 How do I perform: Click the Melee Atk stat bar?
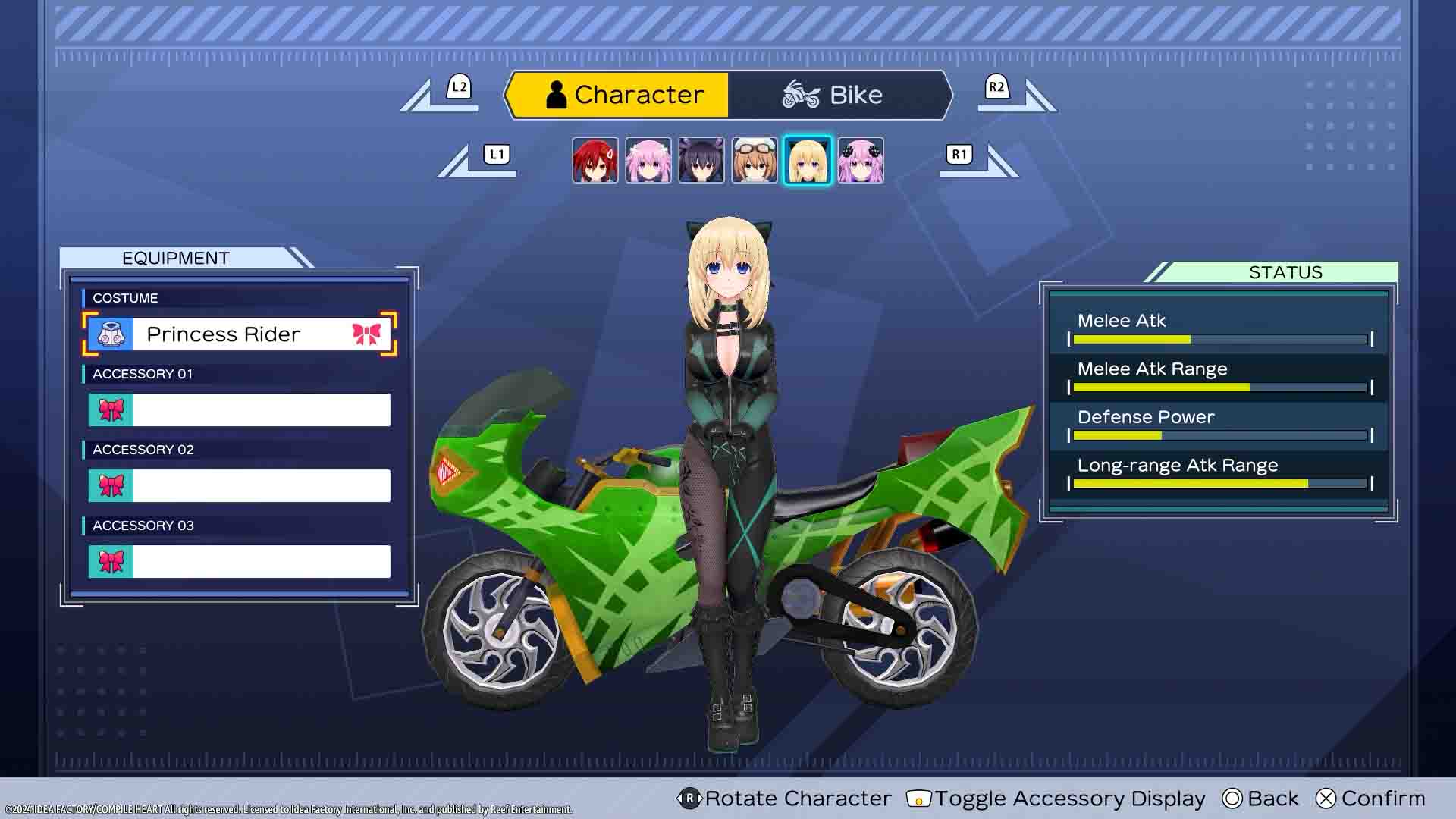pos(1217,338)
